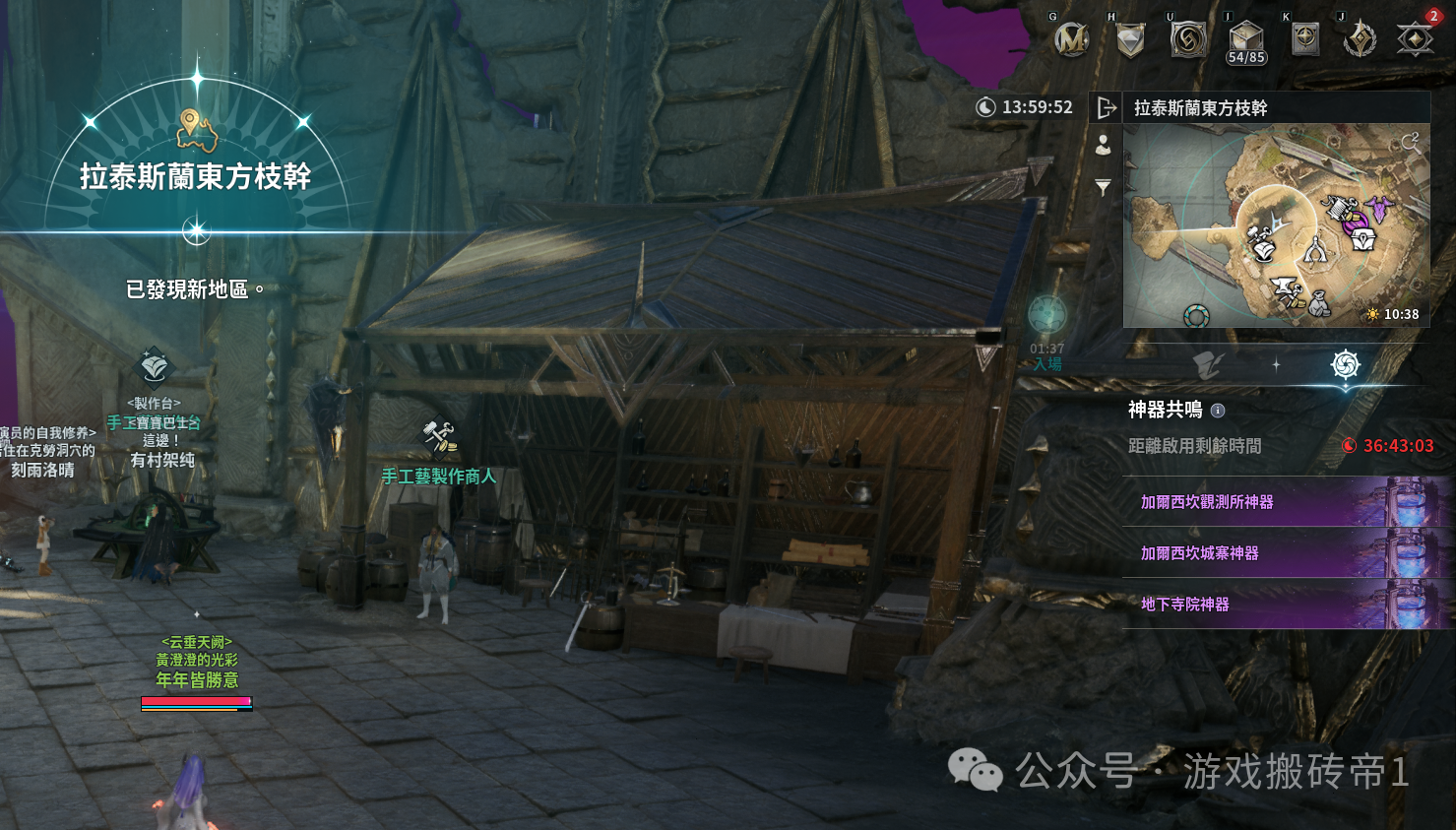Select the treasure chest marker on minimap

pos(1363,237)
